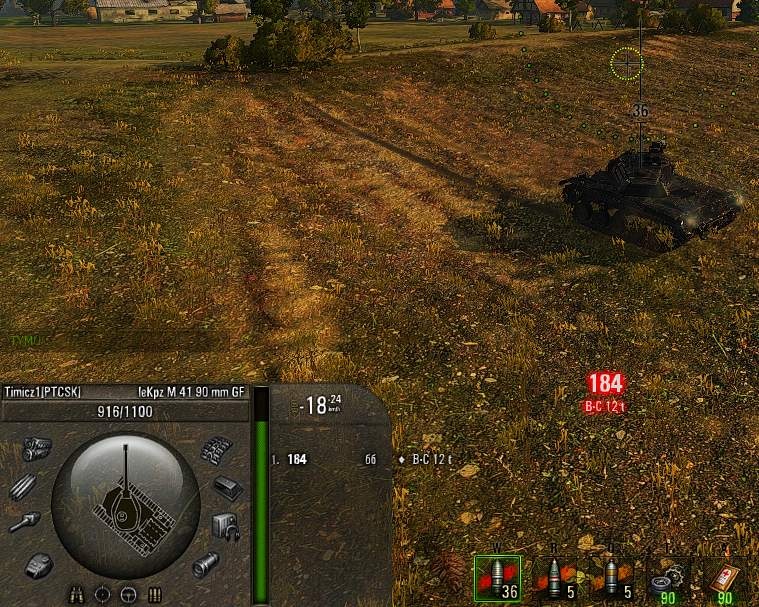Screen dimensions: 759x607
Task: Click the fuel tank module icon
Action: pos(229,488)
